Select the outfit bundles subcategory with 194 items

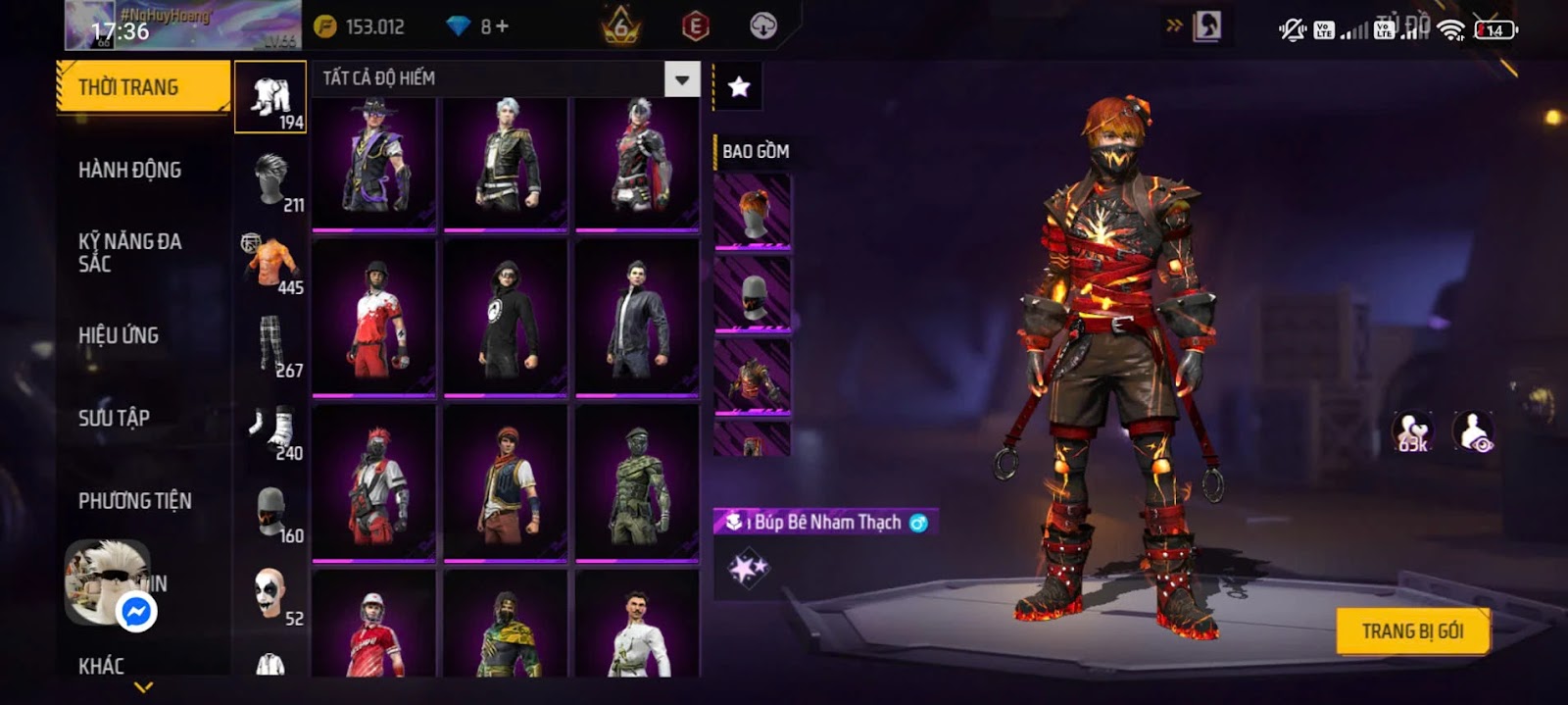click(270, 98)
